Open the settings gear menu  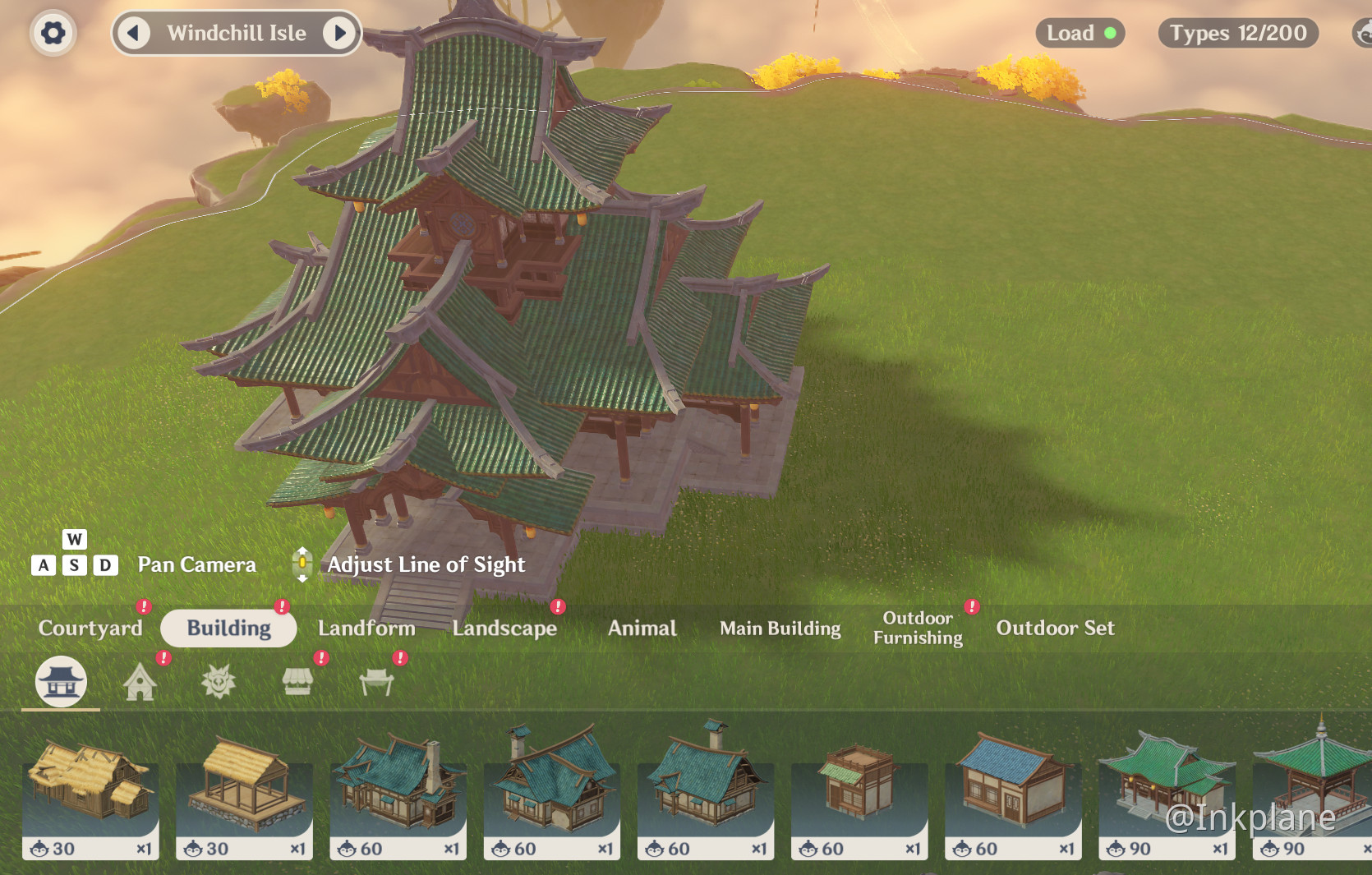pos(52,33)
